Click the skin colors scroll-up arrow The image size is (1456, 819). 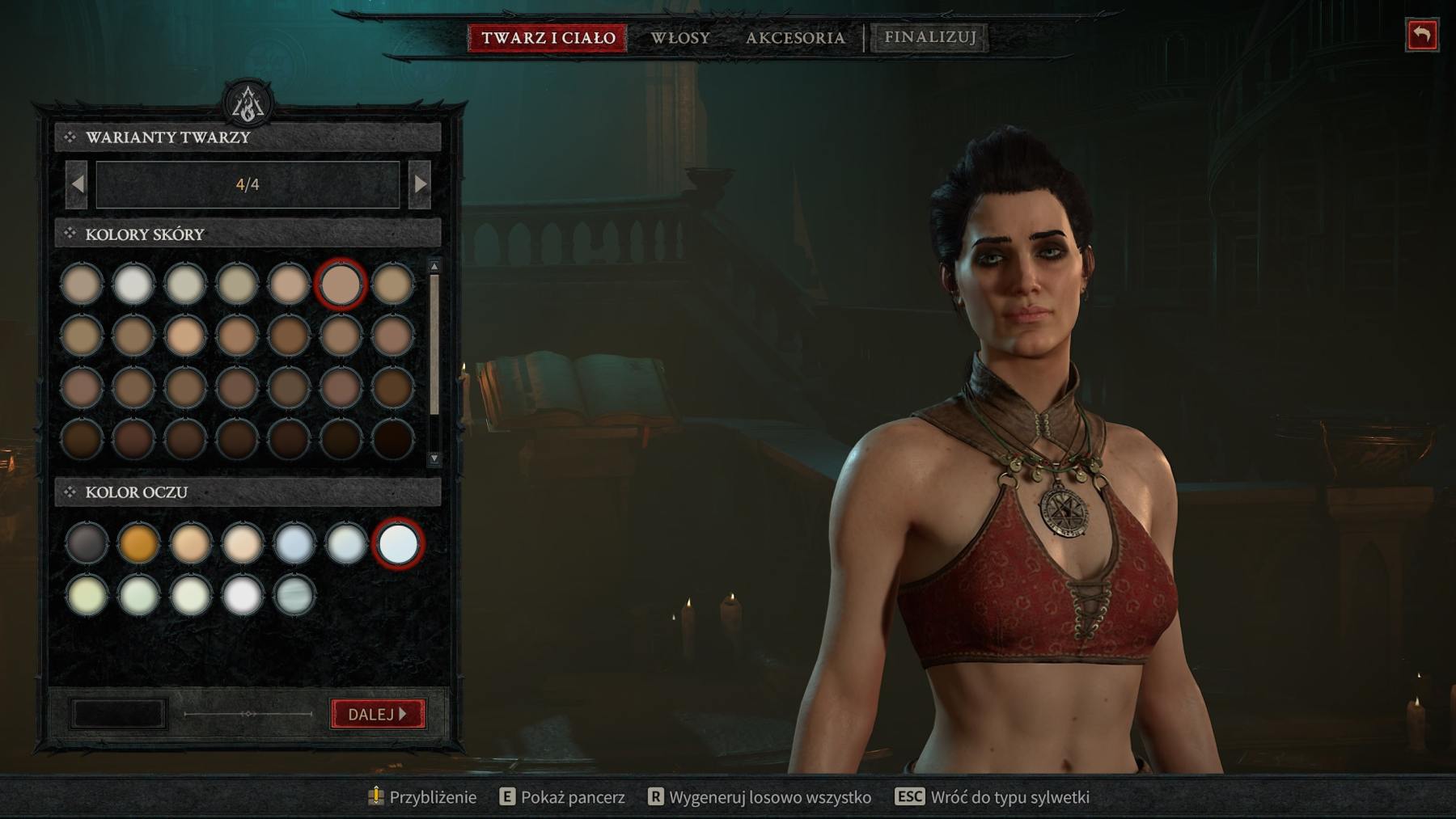(434, 266)
